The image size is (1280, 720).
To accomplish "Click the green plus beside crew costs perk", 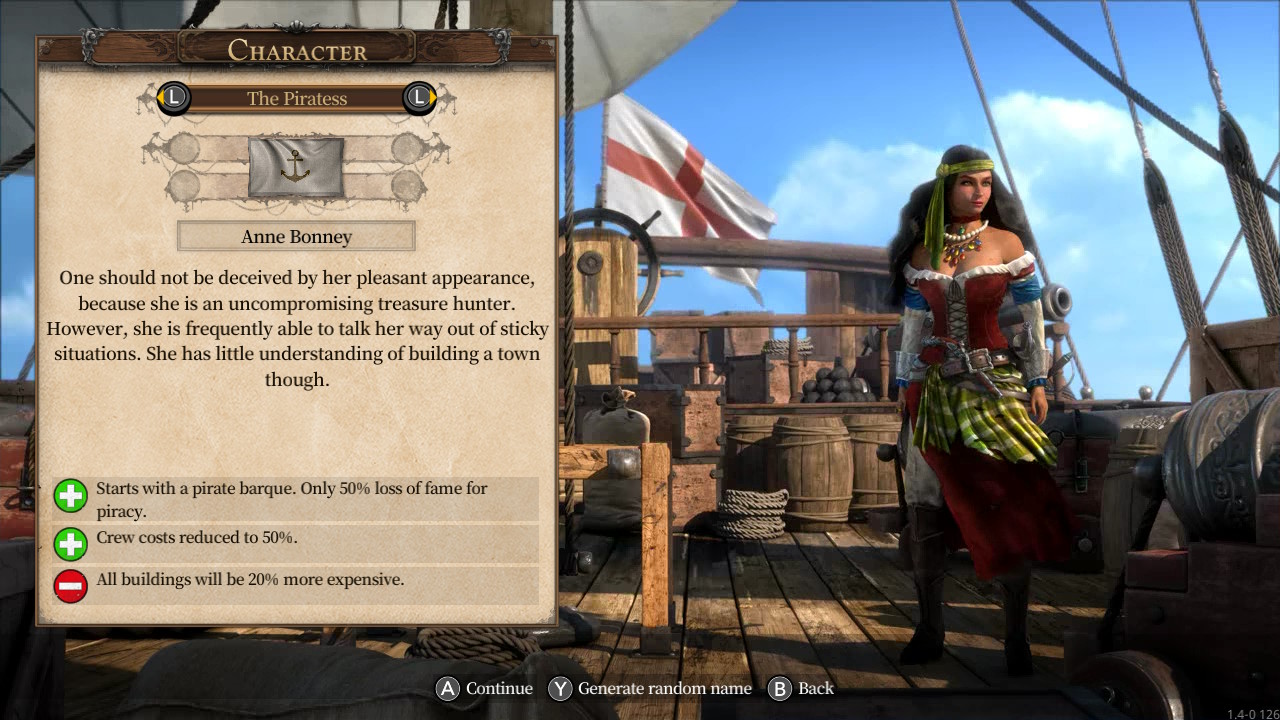I will (70, 544).
